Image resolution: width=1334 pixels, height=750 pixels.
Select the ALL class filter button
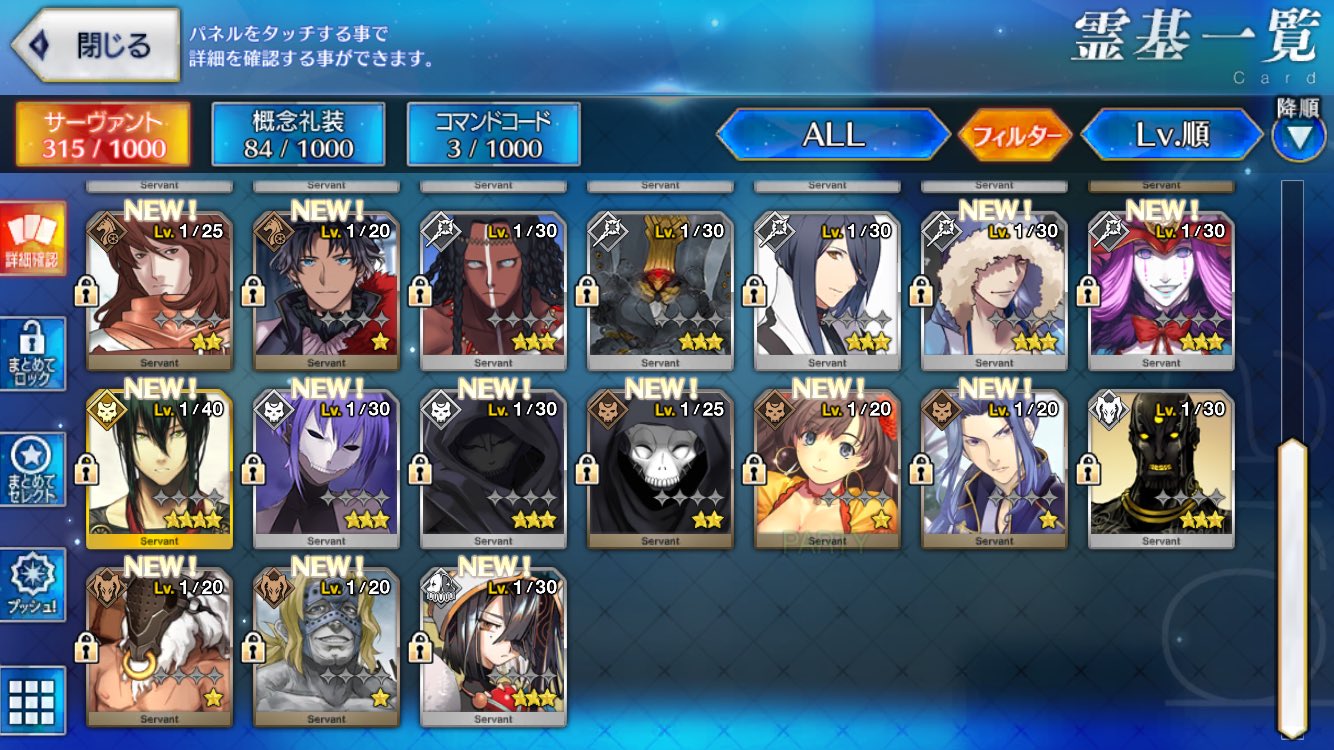(833, 135)
